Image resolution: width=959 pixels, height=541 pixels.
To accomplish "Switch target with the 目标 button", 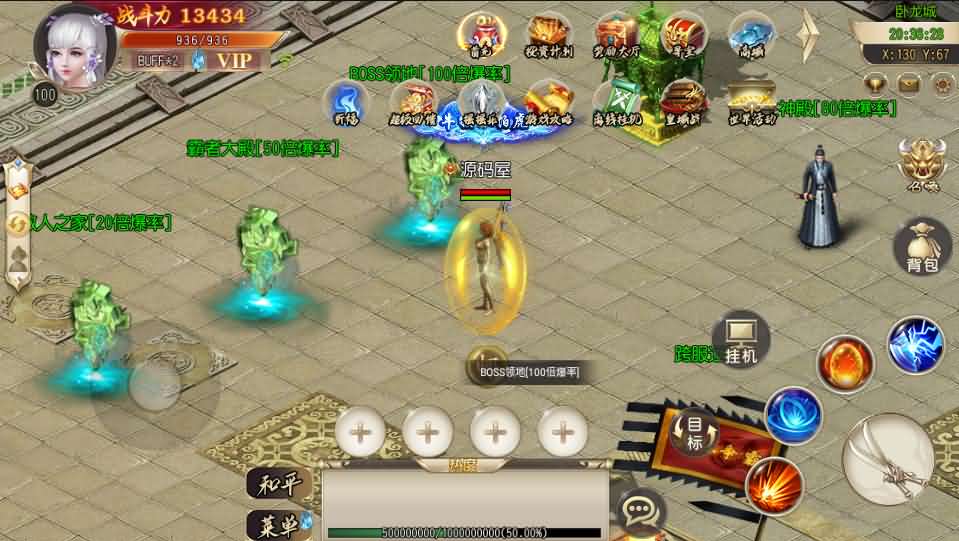I will [x=695, y=433].
